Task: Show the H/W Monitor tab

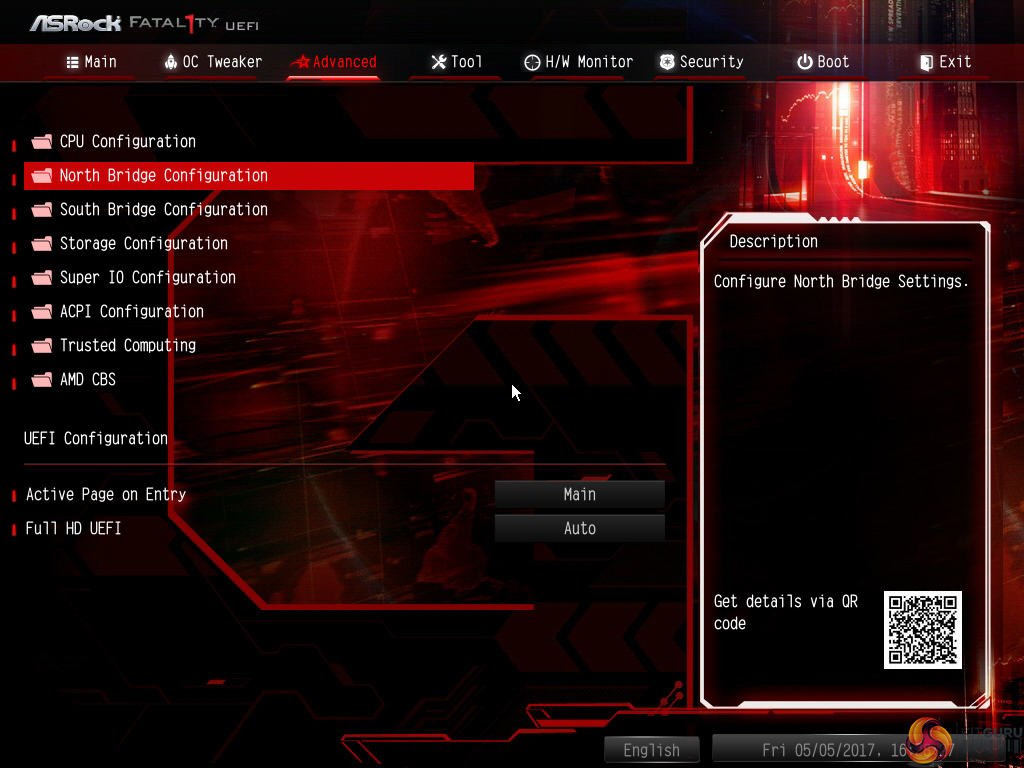Action: tap(579, 62)
